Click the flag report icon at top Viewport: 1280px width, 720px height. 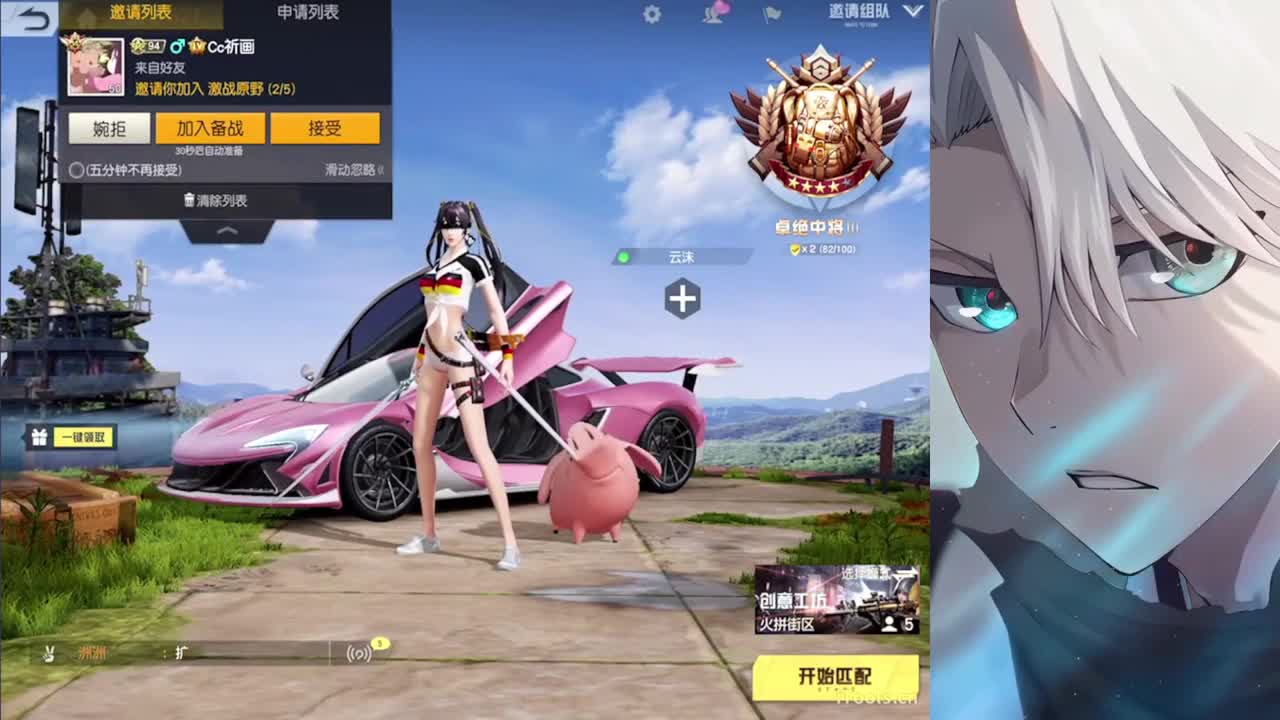[770, 14]
